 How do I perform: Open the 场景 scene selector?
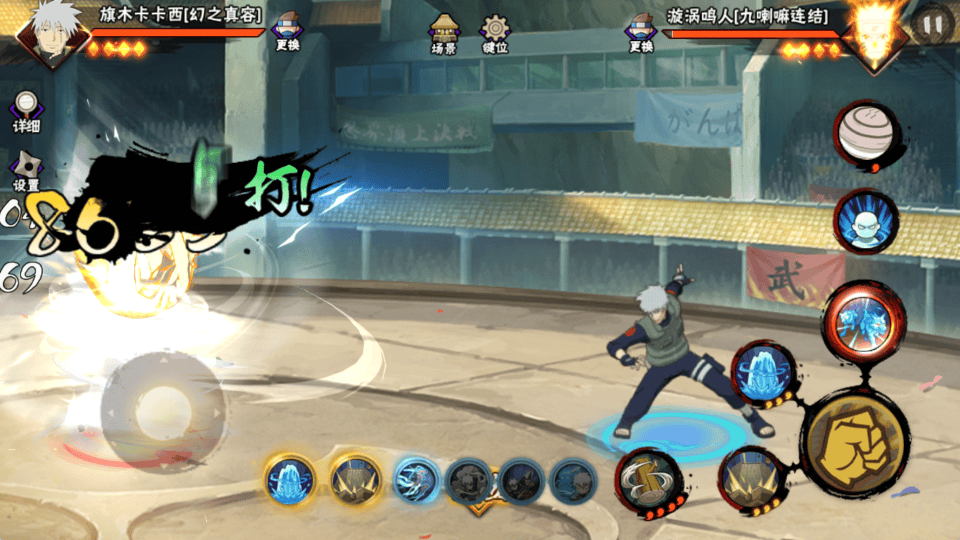[443, 34]
